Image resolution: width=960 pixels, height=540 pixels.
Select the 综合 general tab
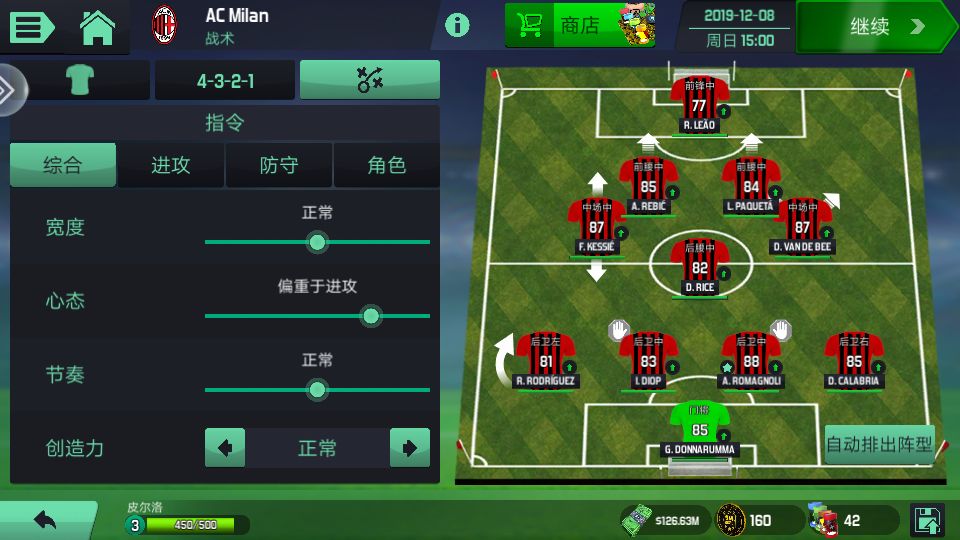pyautogui.click(x=63, y=166)
